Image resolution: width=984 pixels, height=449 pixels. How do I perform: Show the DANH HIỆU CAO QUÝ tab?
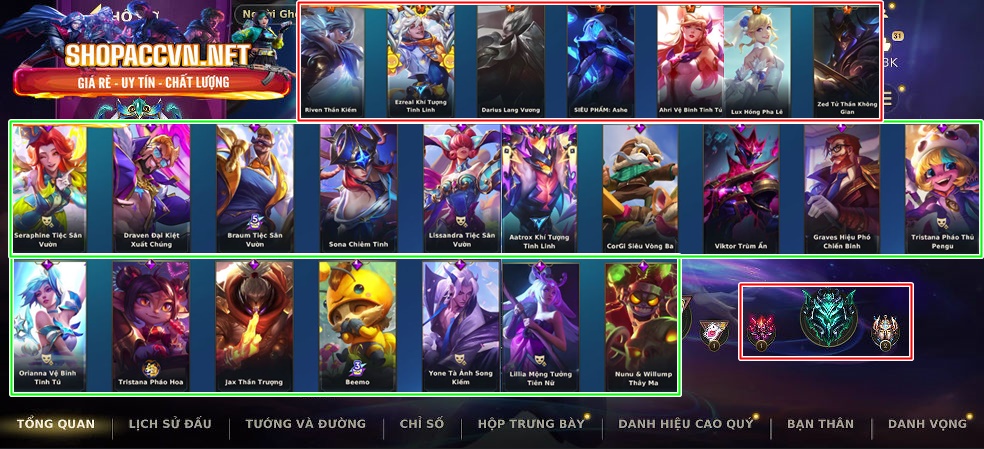point(686,424)
